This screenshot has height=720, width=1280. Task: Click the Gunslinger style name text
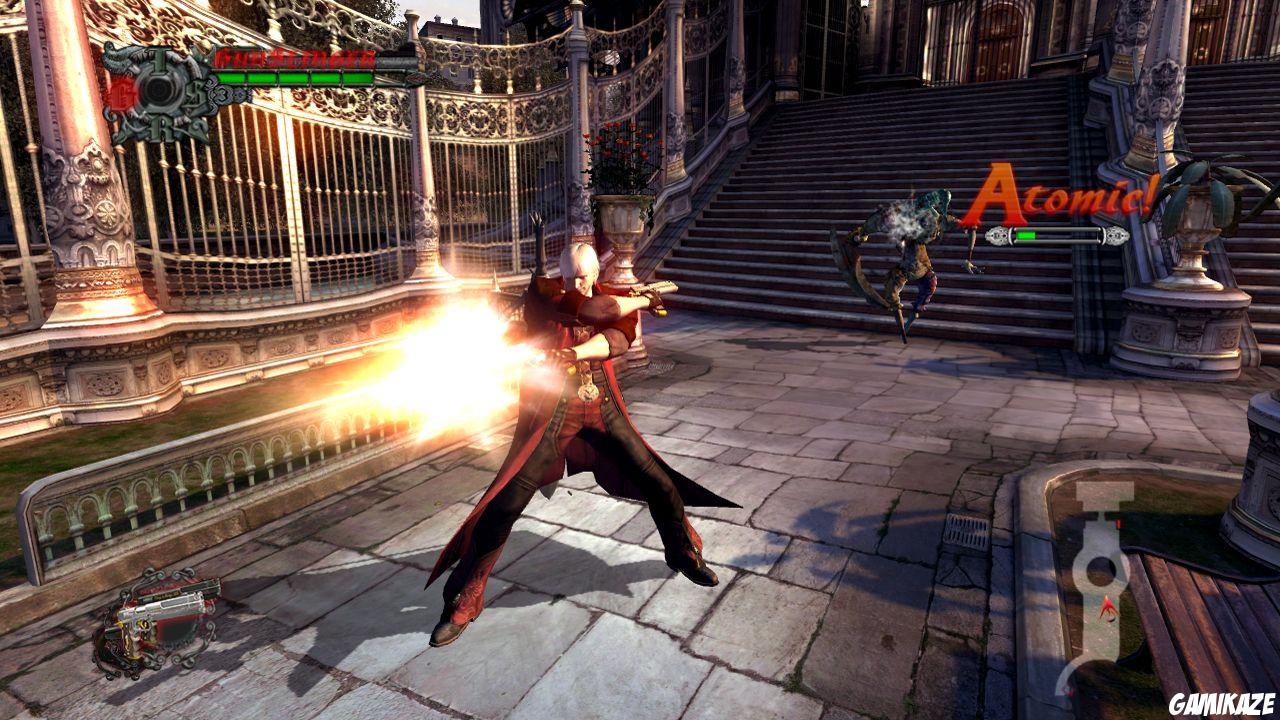(x=295, y=56)
